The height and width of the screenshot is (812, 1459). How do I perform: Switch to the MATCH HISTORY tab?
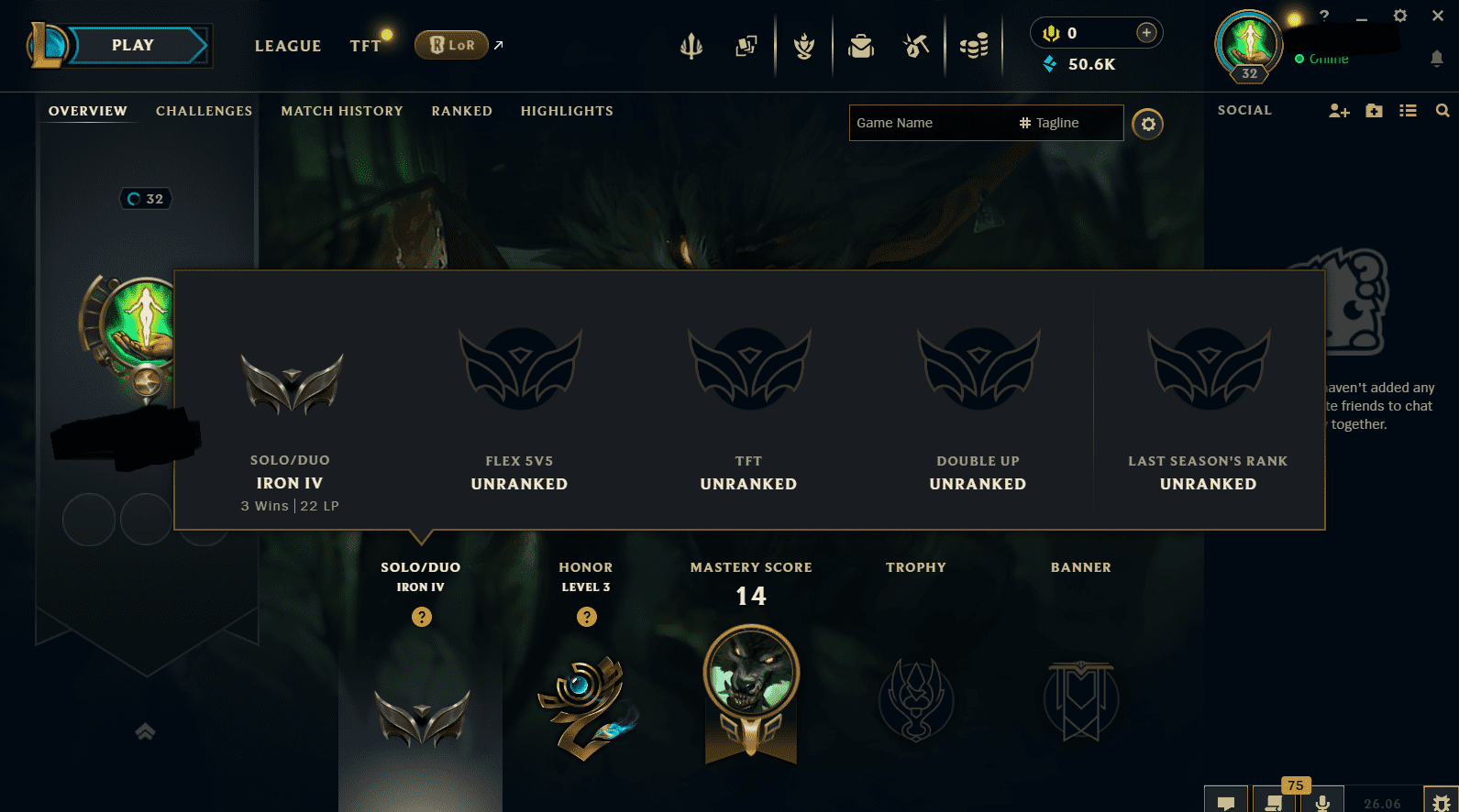[341, 111]
